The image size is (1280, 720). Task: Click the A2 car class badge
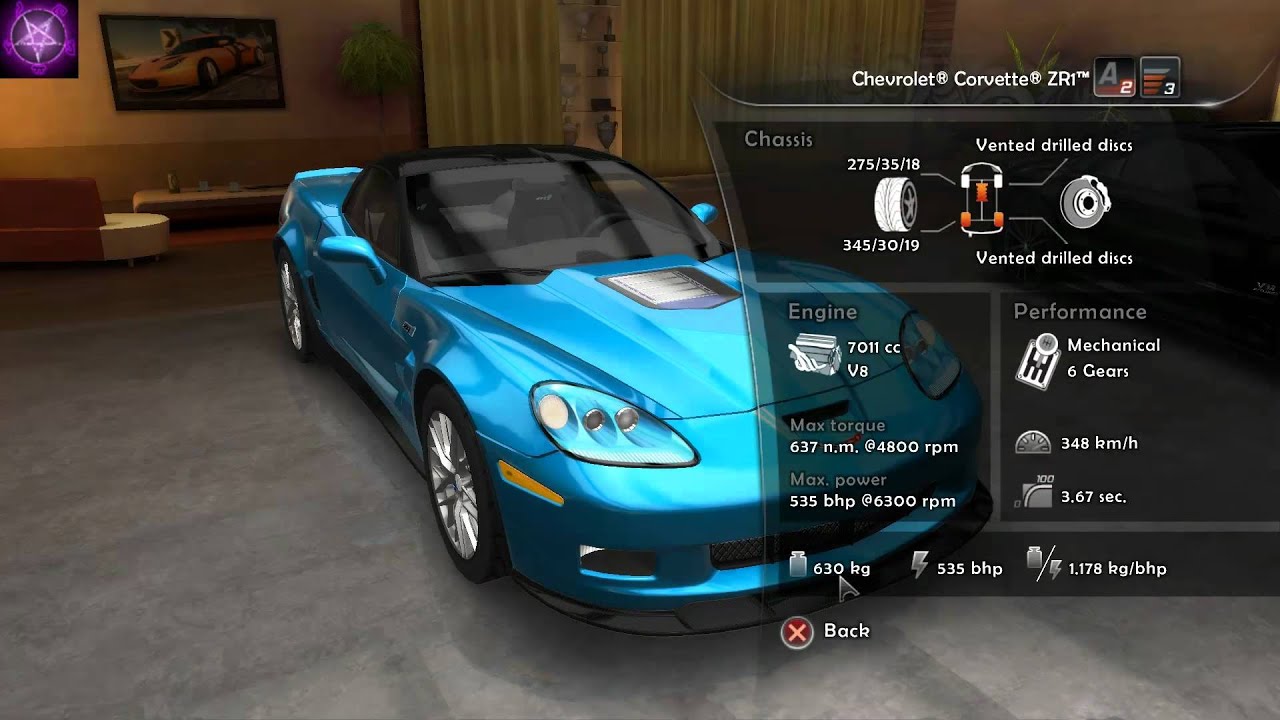(1115, 78)
